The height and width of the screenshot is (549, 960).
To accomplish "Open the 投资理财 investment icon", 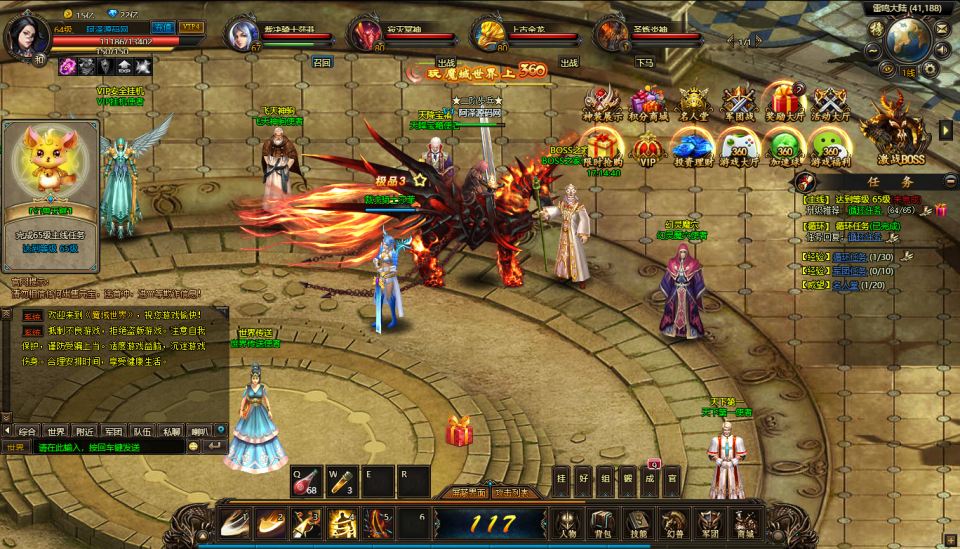I will (692, 149).
